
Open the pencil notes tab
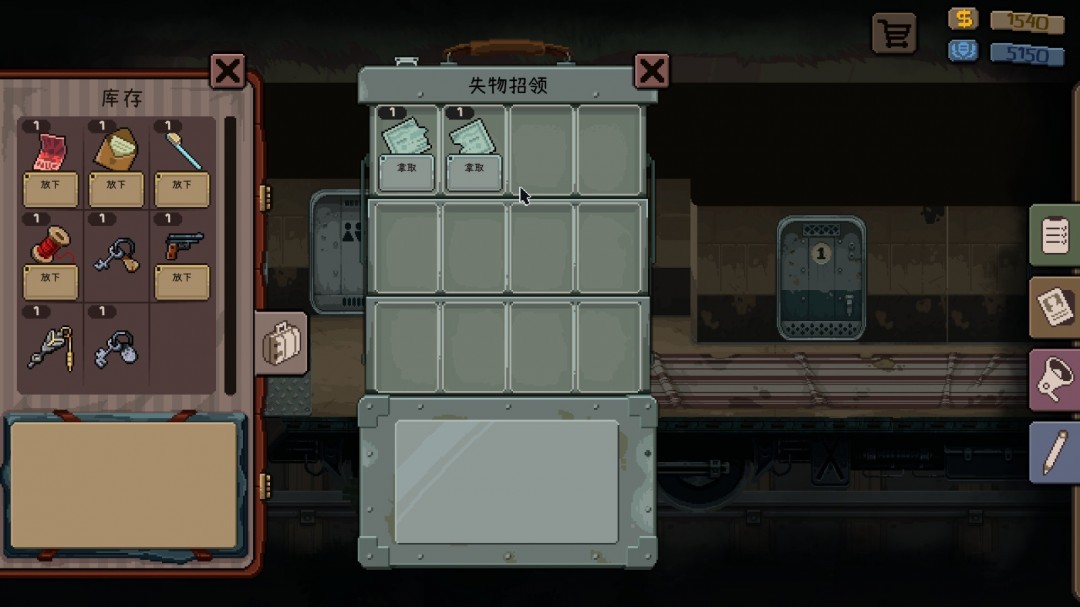click(x=1055, y=453)
